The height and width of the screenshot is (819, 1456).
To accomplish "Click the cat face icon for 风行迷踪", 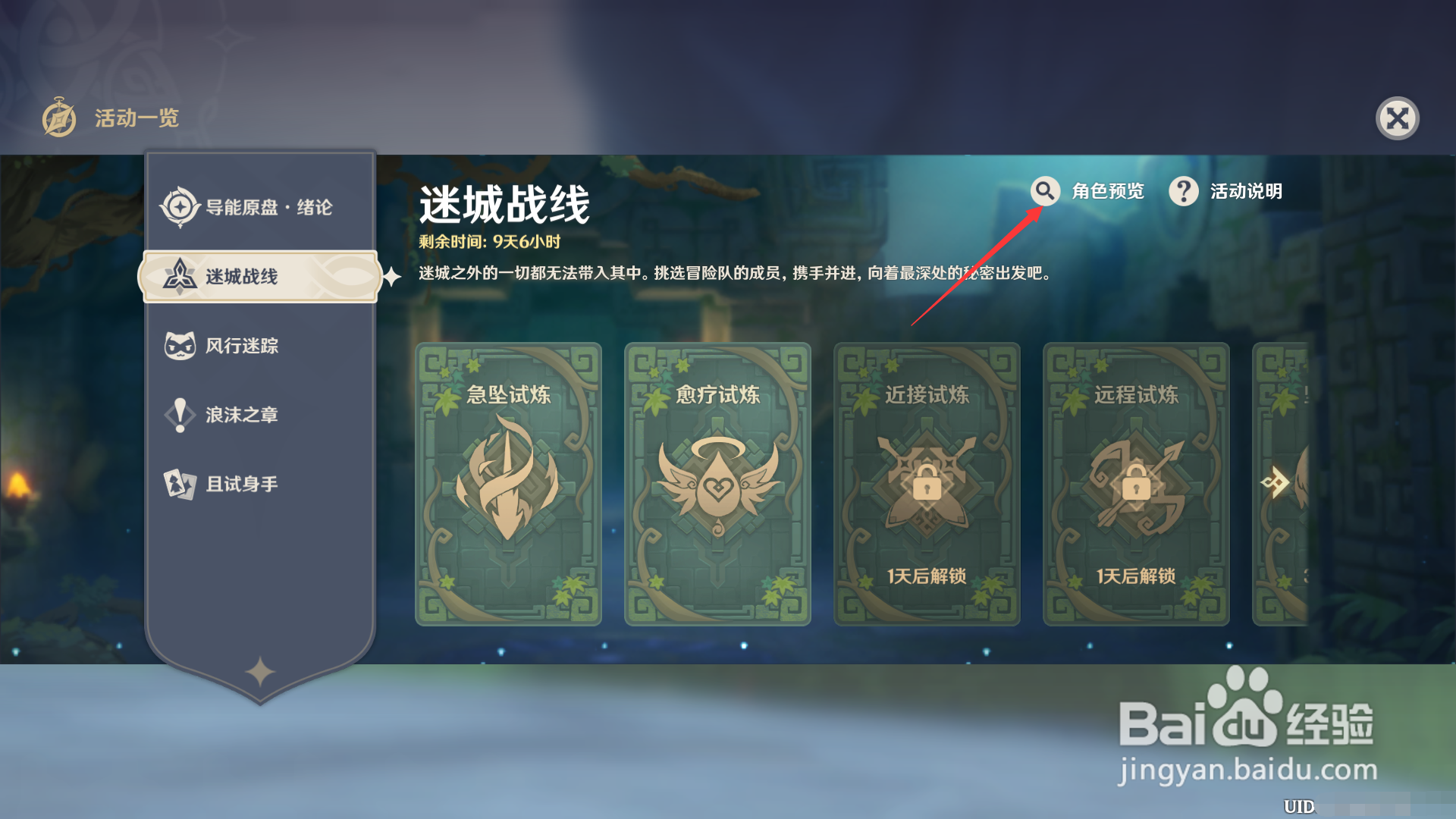I will (x=180, y=345).
